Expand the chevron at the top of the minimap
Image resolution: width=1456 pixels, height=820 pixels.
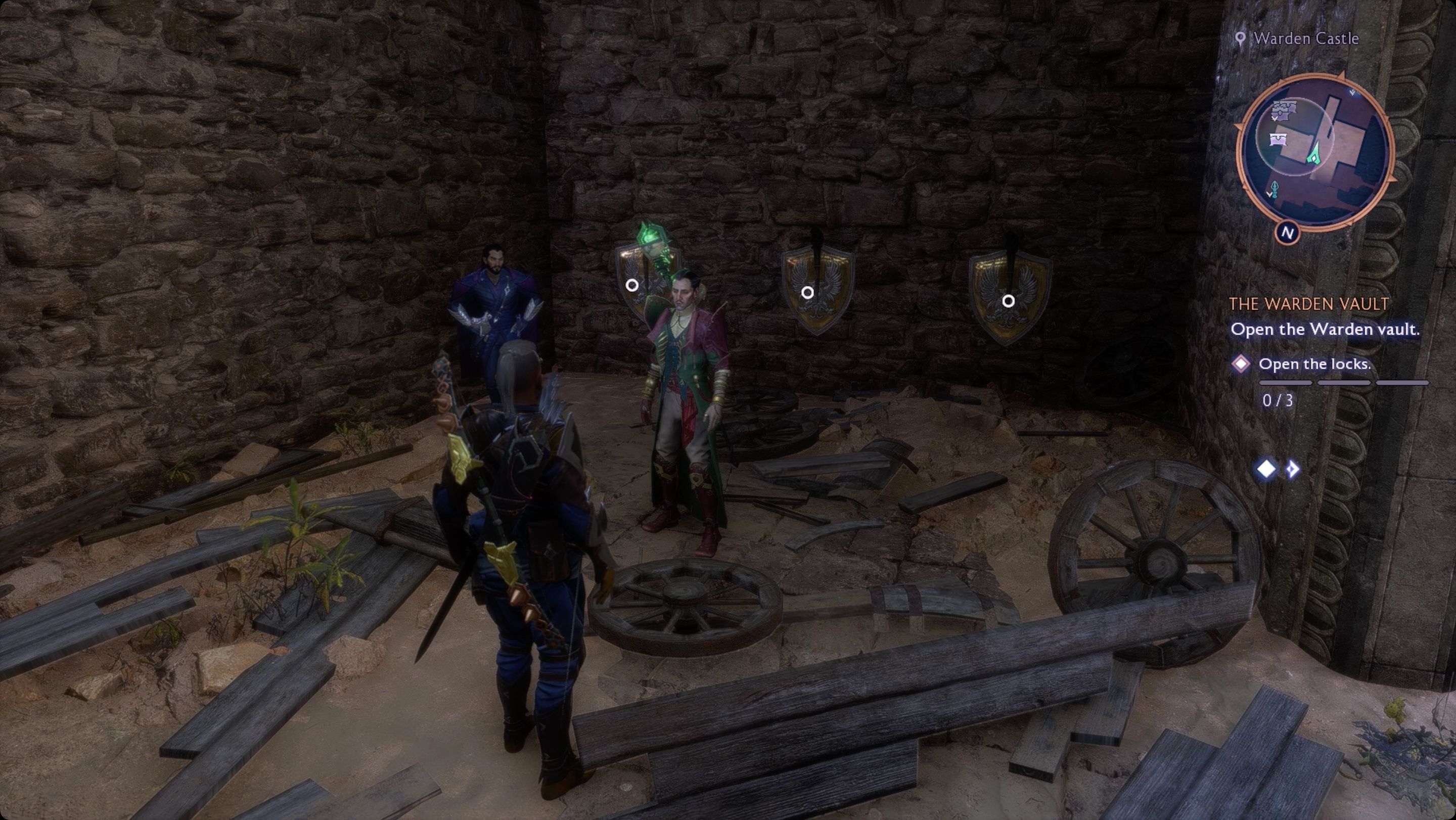click(x=1352, y=92)
